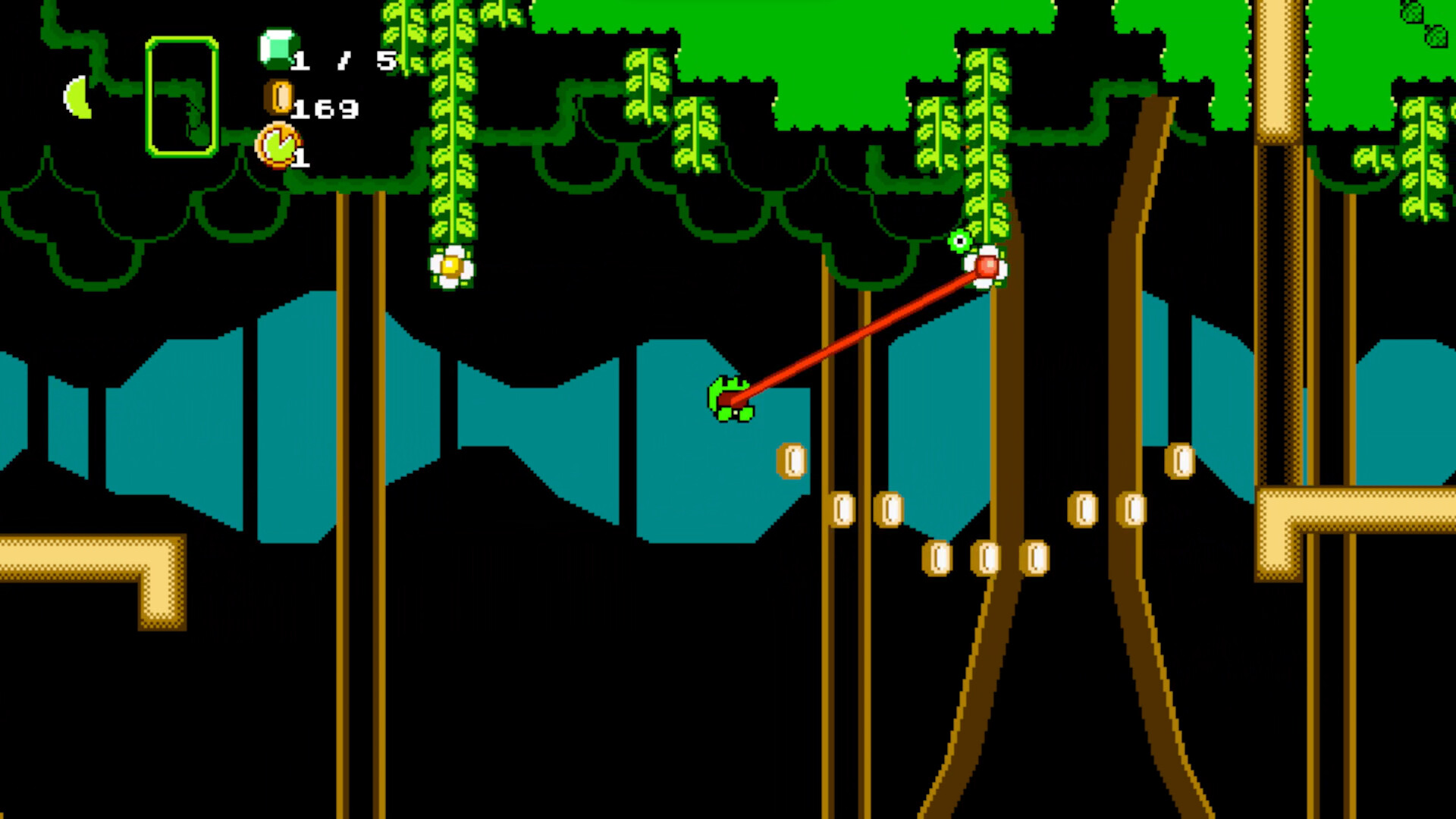The height and width of the screenshot is (819, 1456).
Task: Click the red berry held by the tongue
Action: (988, 267)
